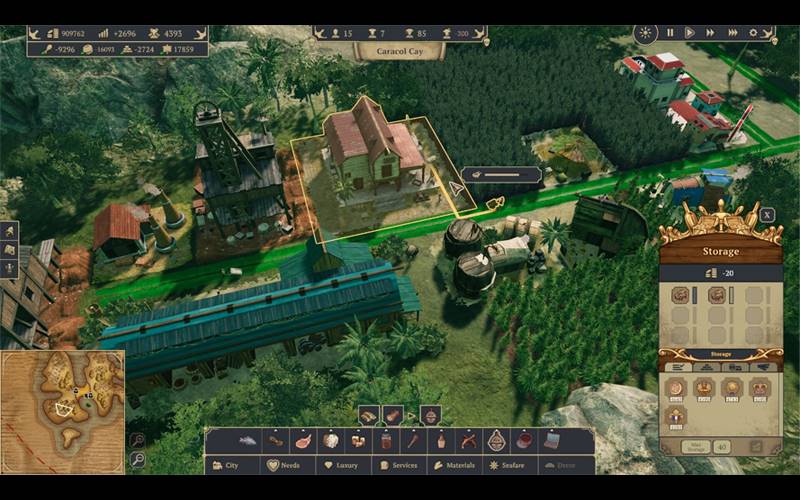Select the Services category
Viewport: 800px width, 500px height.
399,465
